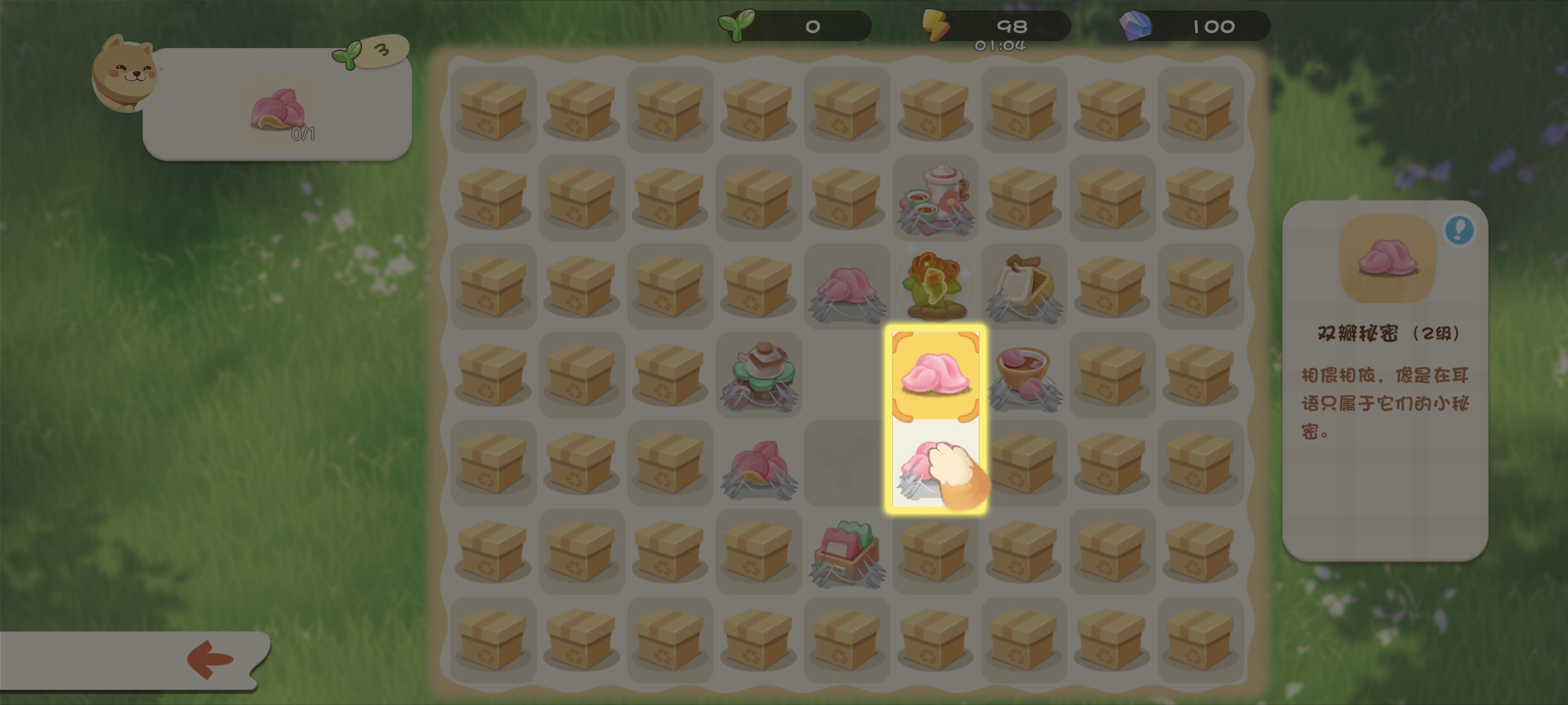Choose the cobwebbed tea set tile
The height and width of the screenshot is (705, 1568).
point(935,198)
